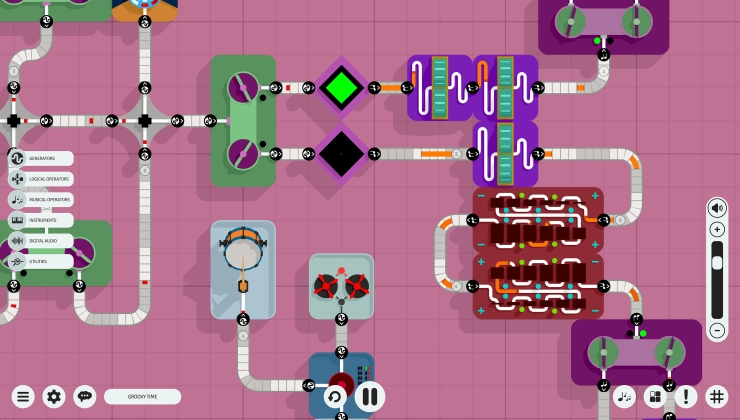Open the four-squares blocks button
Screen dimensions: 740x420
pyautogui.click(x=655, y=397)
